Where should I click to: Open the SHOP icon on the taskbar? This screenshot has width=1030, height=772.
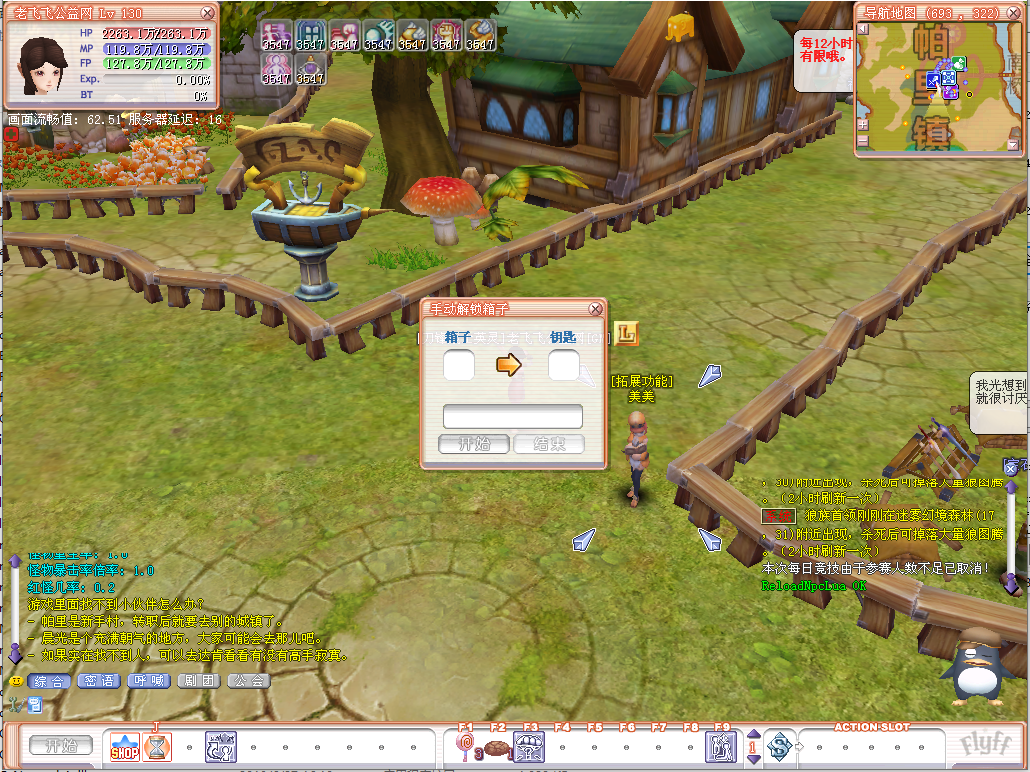click(125, 746)
